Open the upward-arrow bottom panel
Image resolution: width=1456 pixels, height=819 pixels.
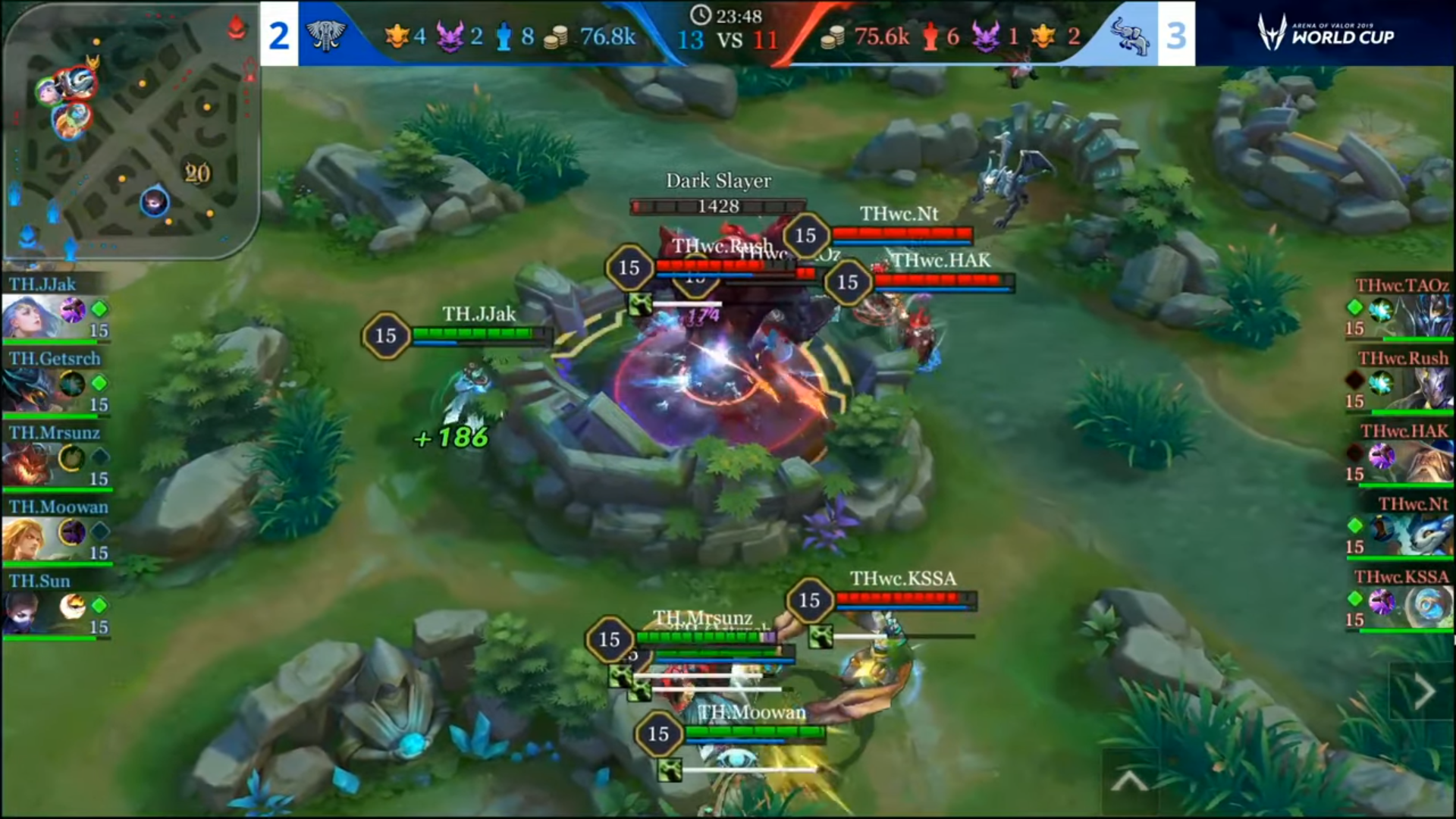click(x=1129, y=780)
